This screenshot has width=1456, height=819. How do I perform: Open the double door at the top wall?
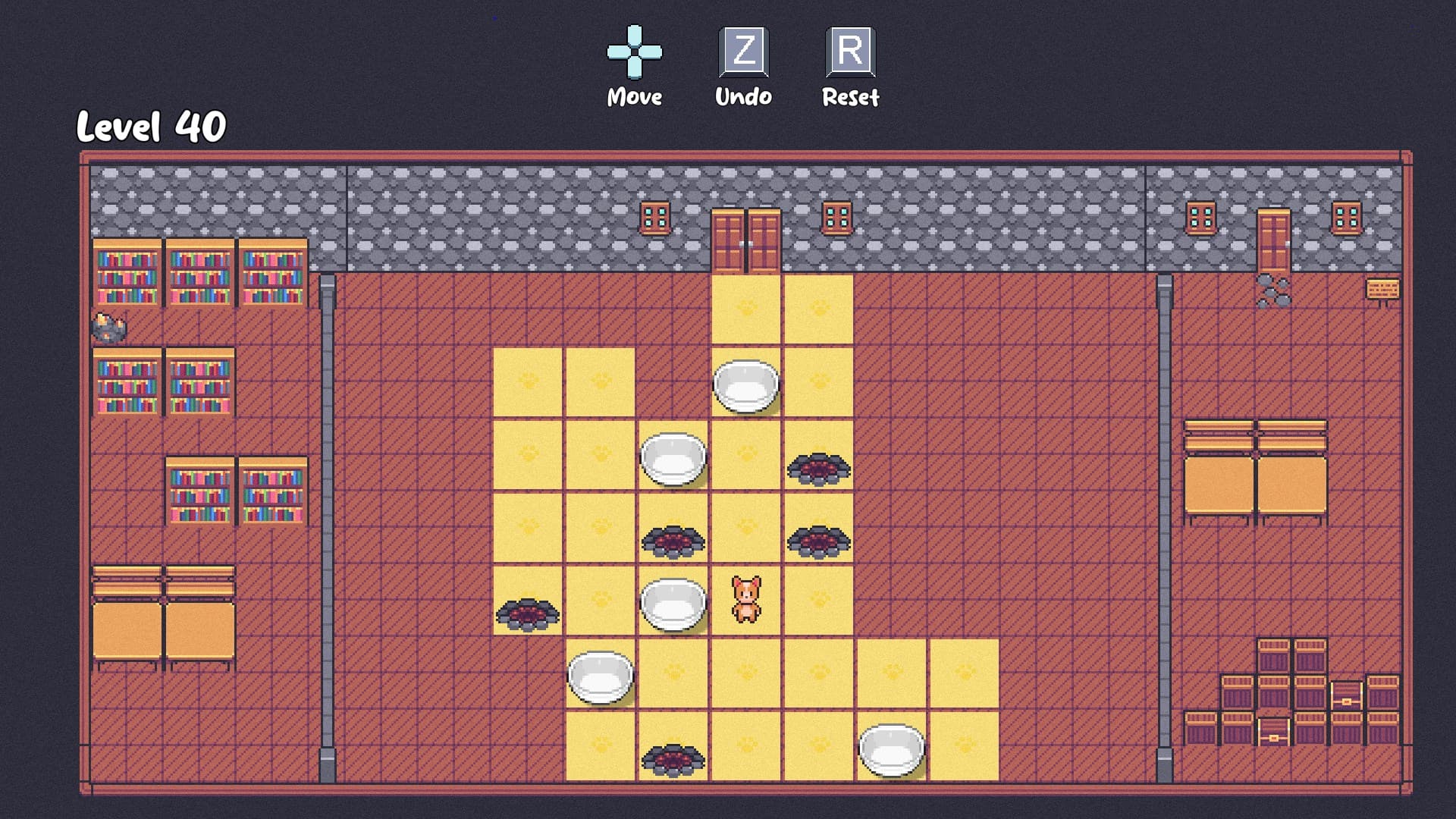[747, 239]
